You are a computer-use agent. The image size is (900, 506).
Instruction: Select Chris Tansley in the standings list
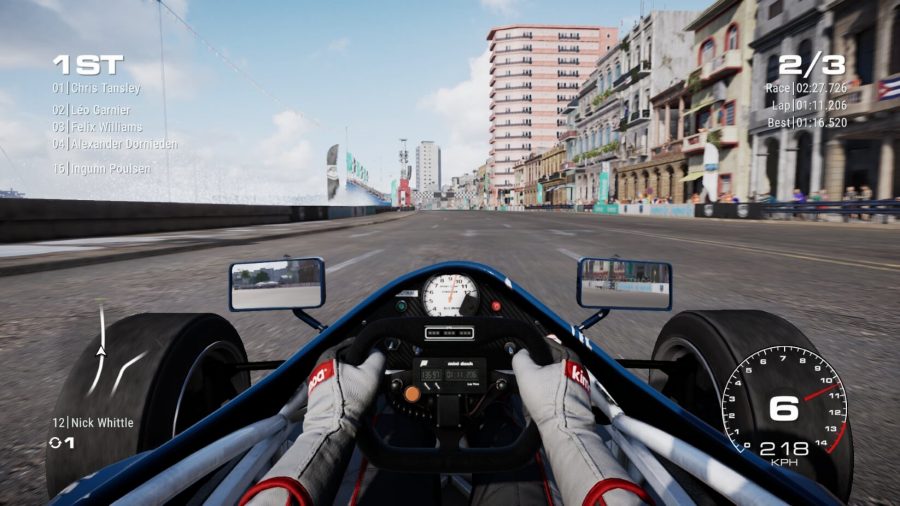(x=97, y=88)
